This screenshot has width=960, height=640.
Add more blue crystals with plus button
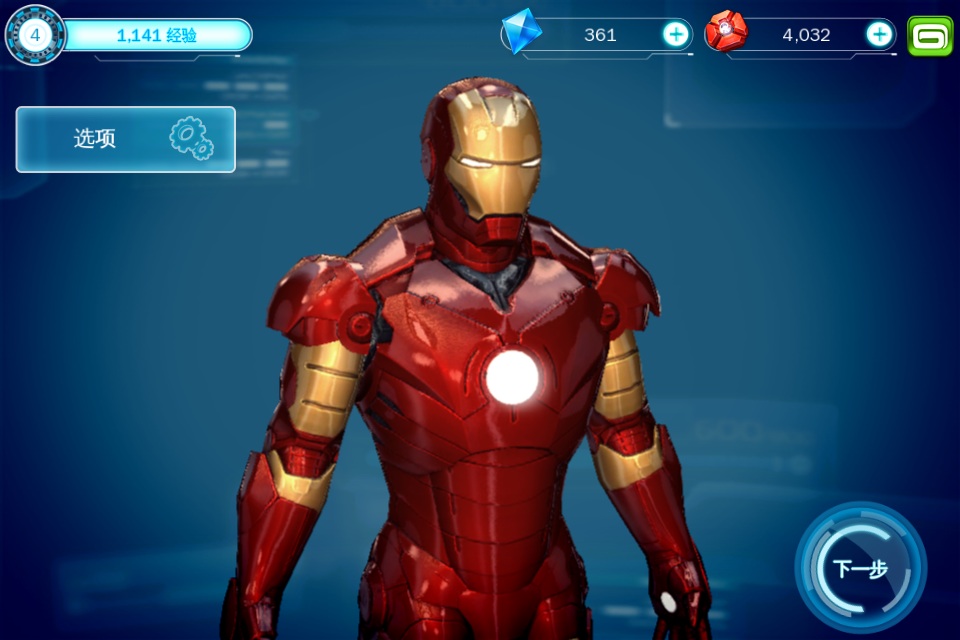[x=676, y=35]
